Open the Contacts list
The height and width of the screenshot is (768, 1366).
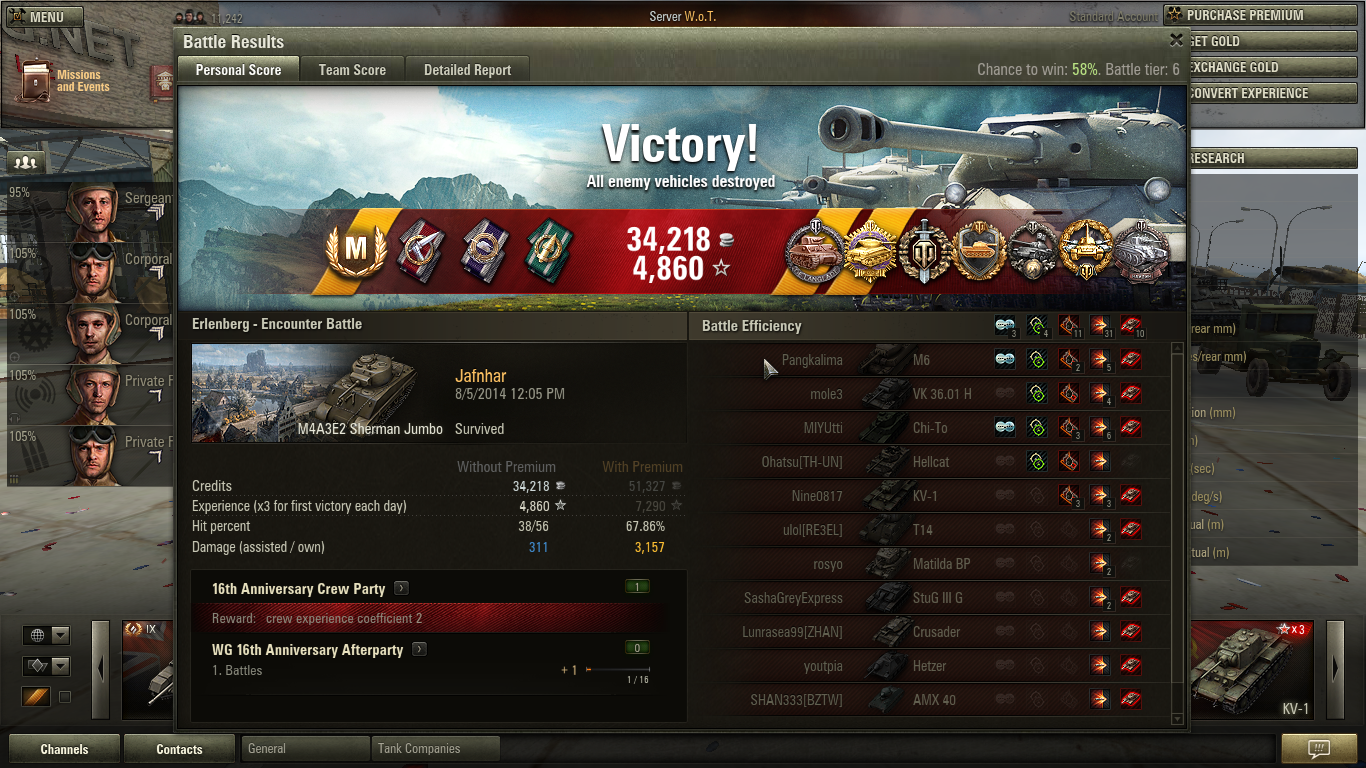179,749
